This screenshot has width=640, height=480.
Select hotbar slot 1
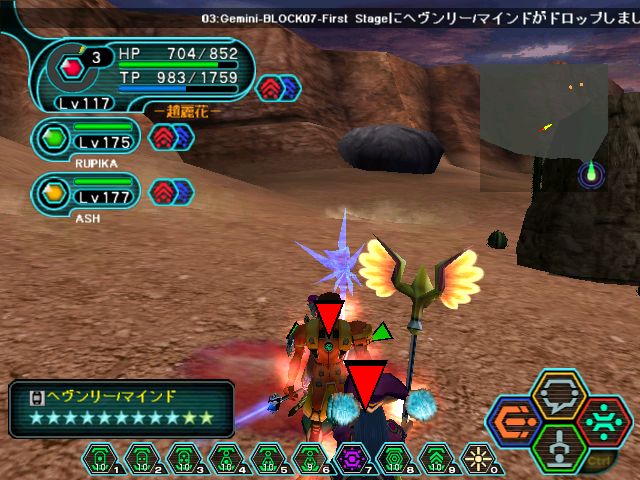click(102, 459)
